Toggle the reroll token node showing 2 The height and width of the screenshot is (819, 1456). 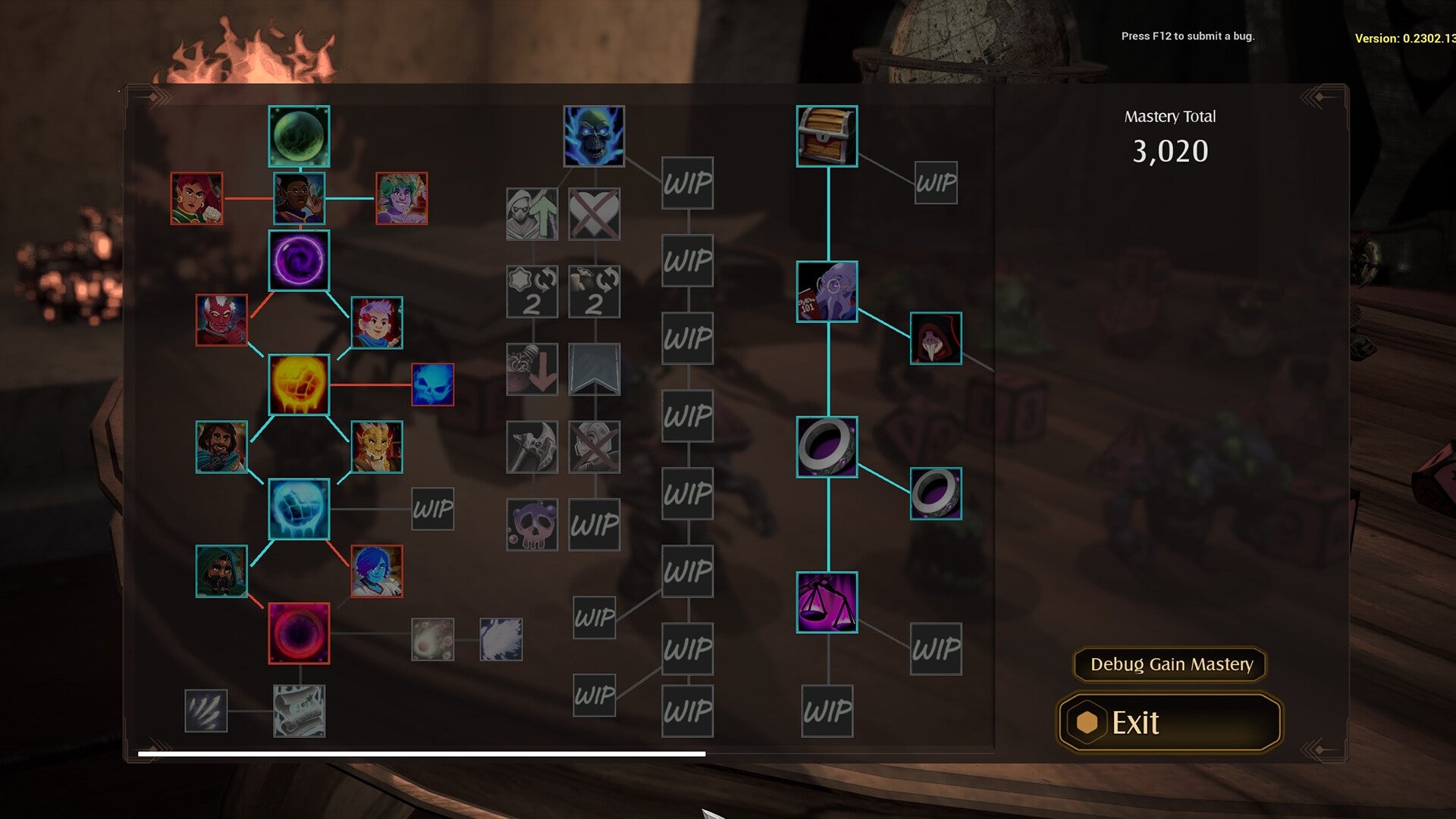[x=531, y=293]
